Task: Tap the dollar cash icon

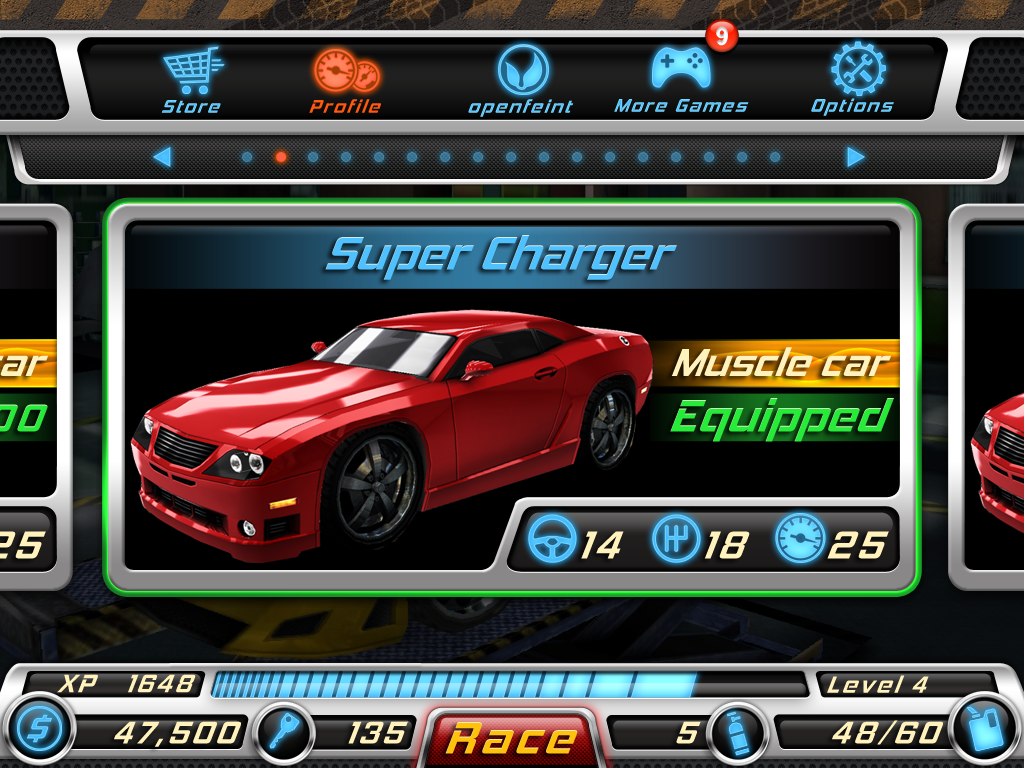Action: click(x=39, y=731)
